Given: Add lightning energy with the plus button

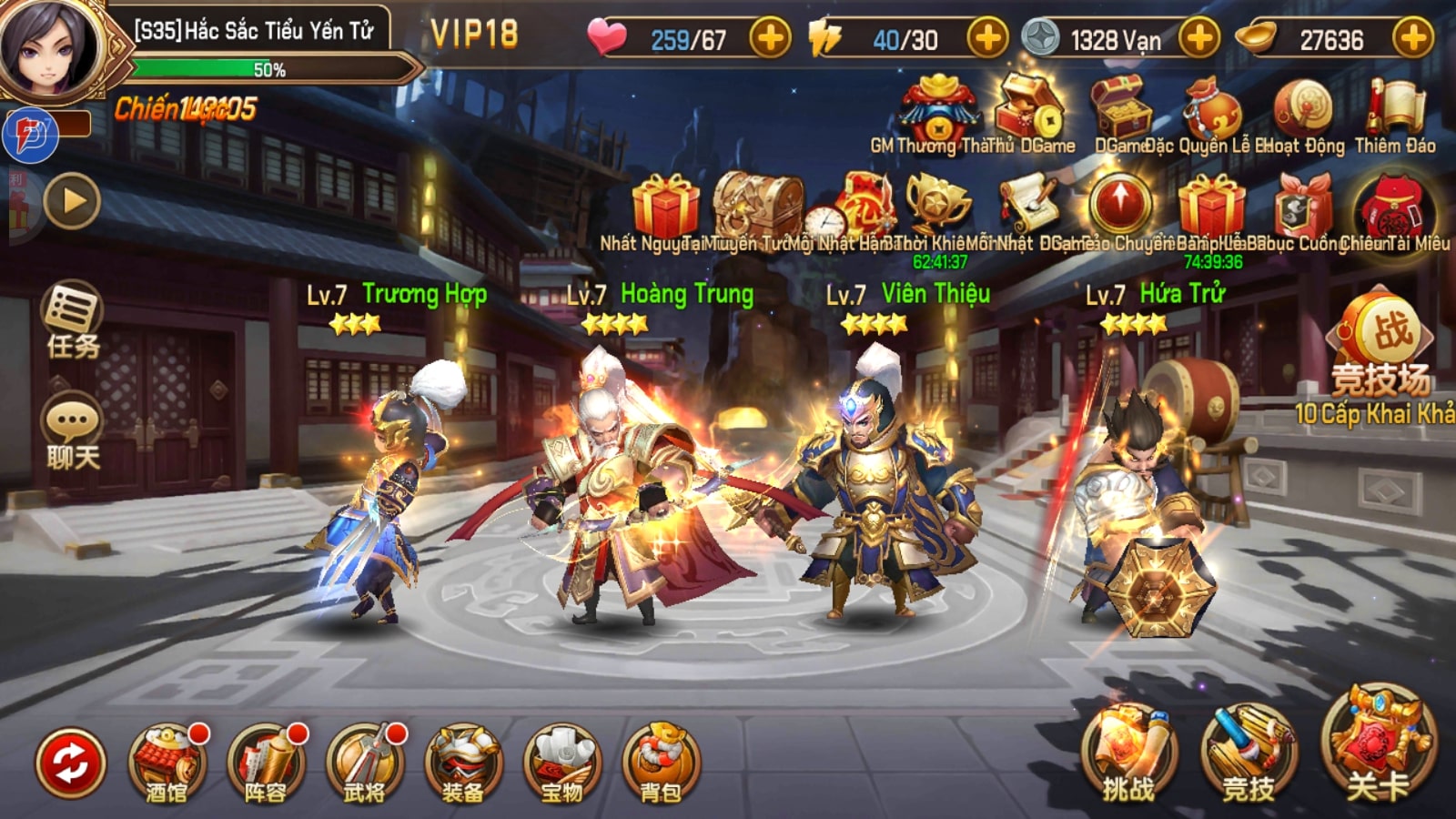Looking at the screenshot, I should [987, 39].
